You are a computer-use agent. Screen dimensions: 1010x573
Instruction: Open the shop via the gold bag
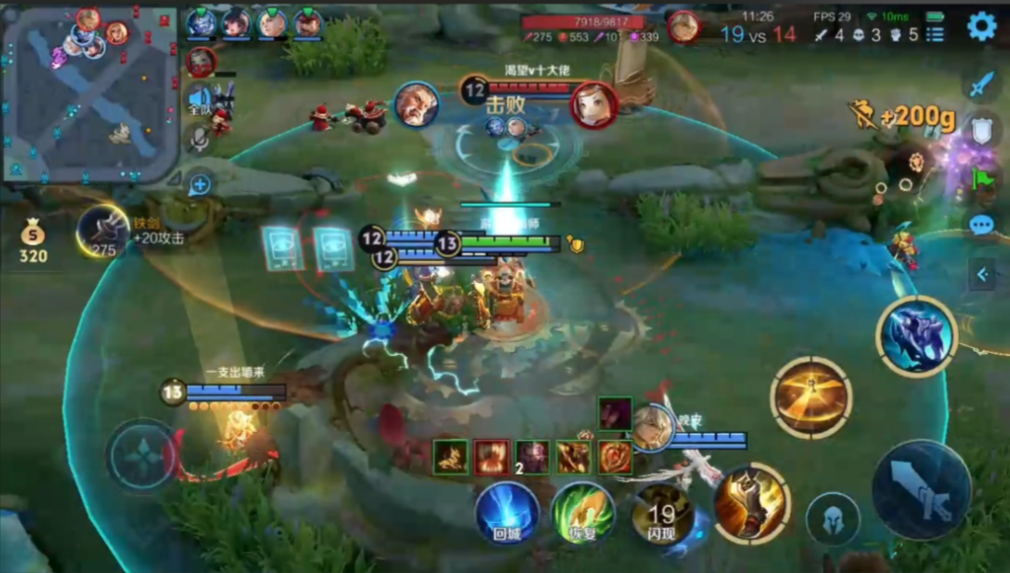(x=33, y=240)
